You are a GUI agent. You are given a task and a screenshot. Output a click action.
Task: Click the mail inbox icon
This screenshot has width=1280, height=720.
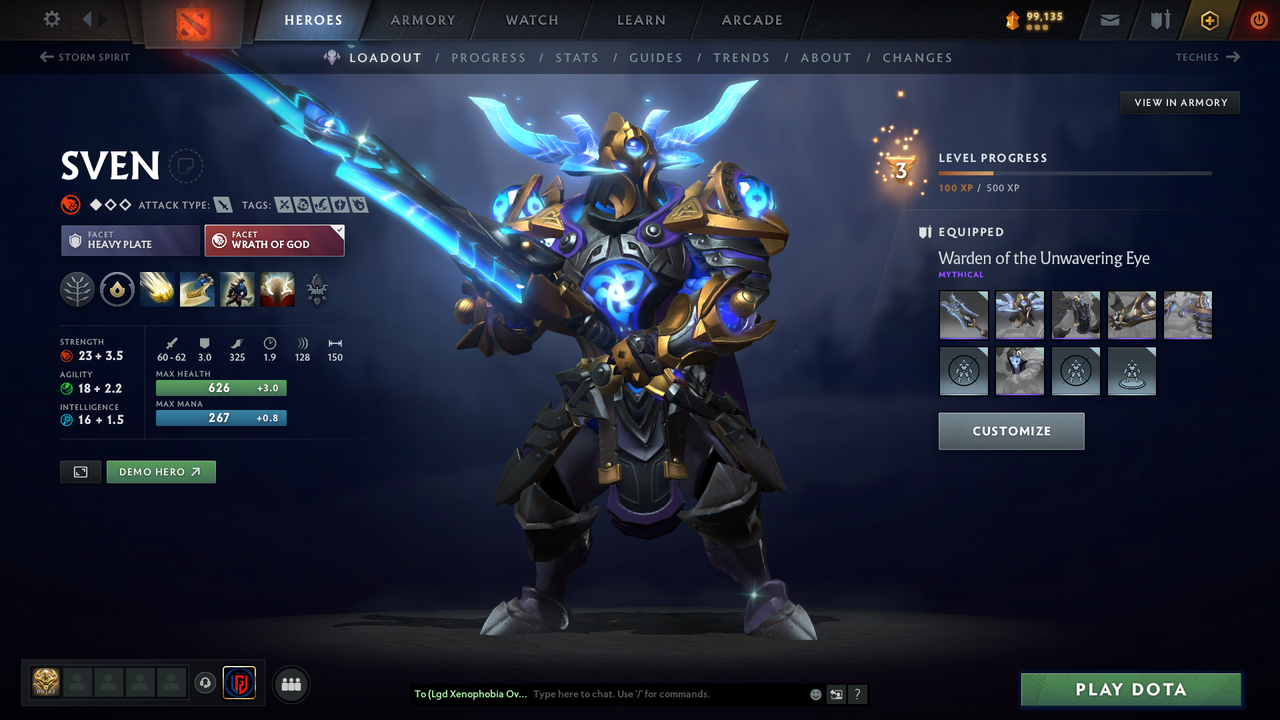1108,19
